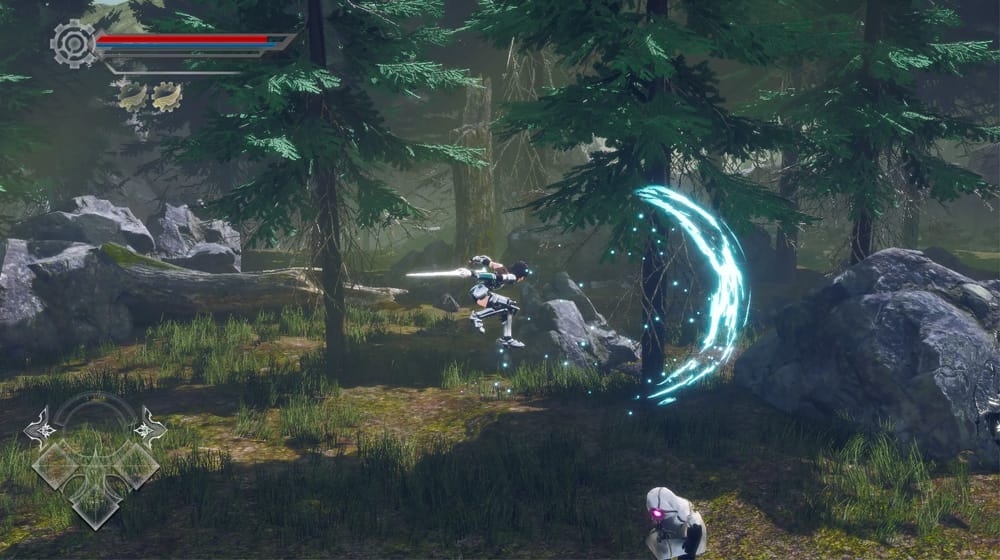The width and height of the screenshot is (1000, 560).
Task: Activate the lowest diamond skill slot
Action: tap(96, 506)
